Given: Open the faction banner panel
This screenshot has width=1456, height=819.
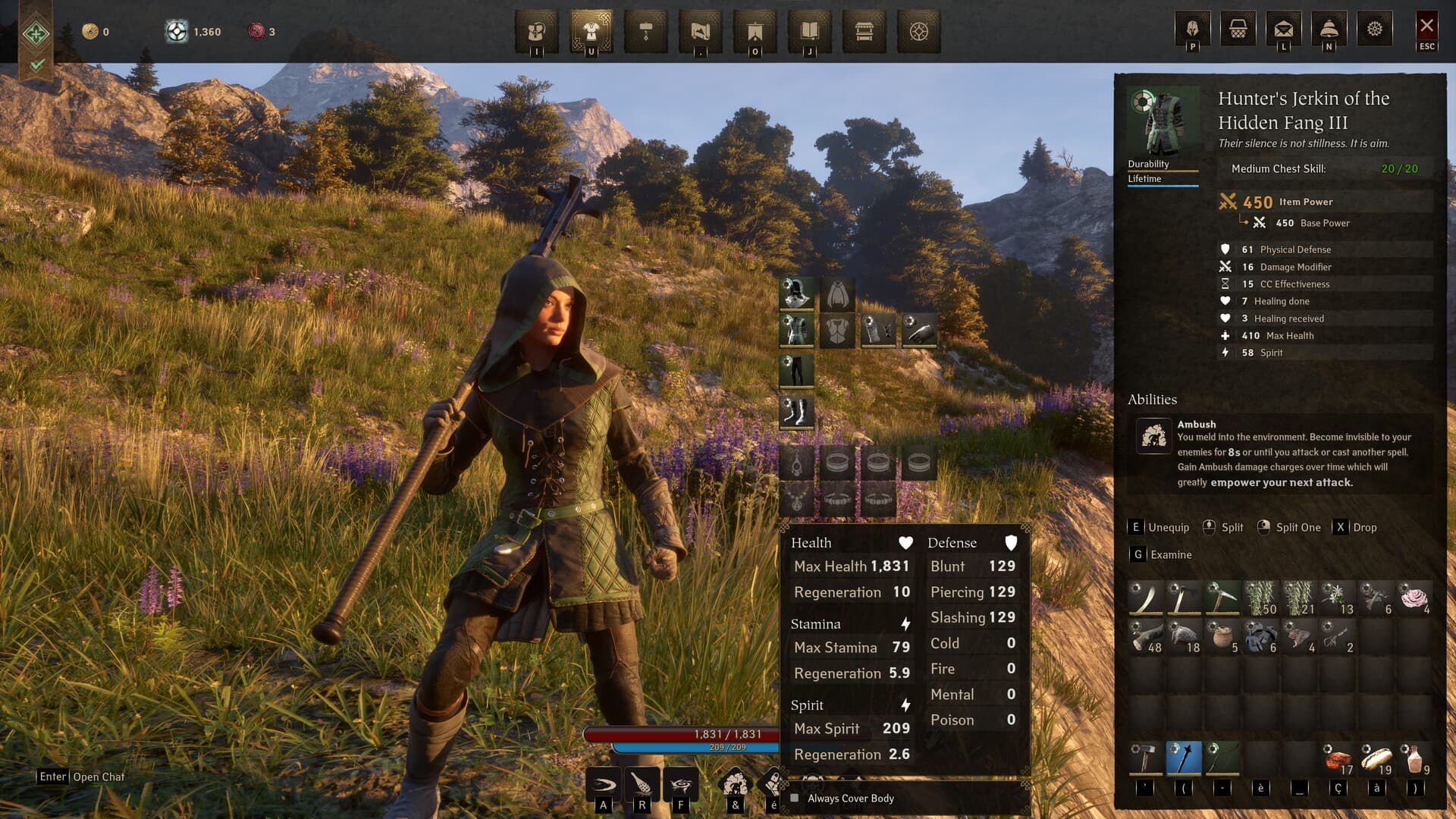Looking at the screenshot, I should 756,32.
